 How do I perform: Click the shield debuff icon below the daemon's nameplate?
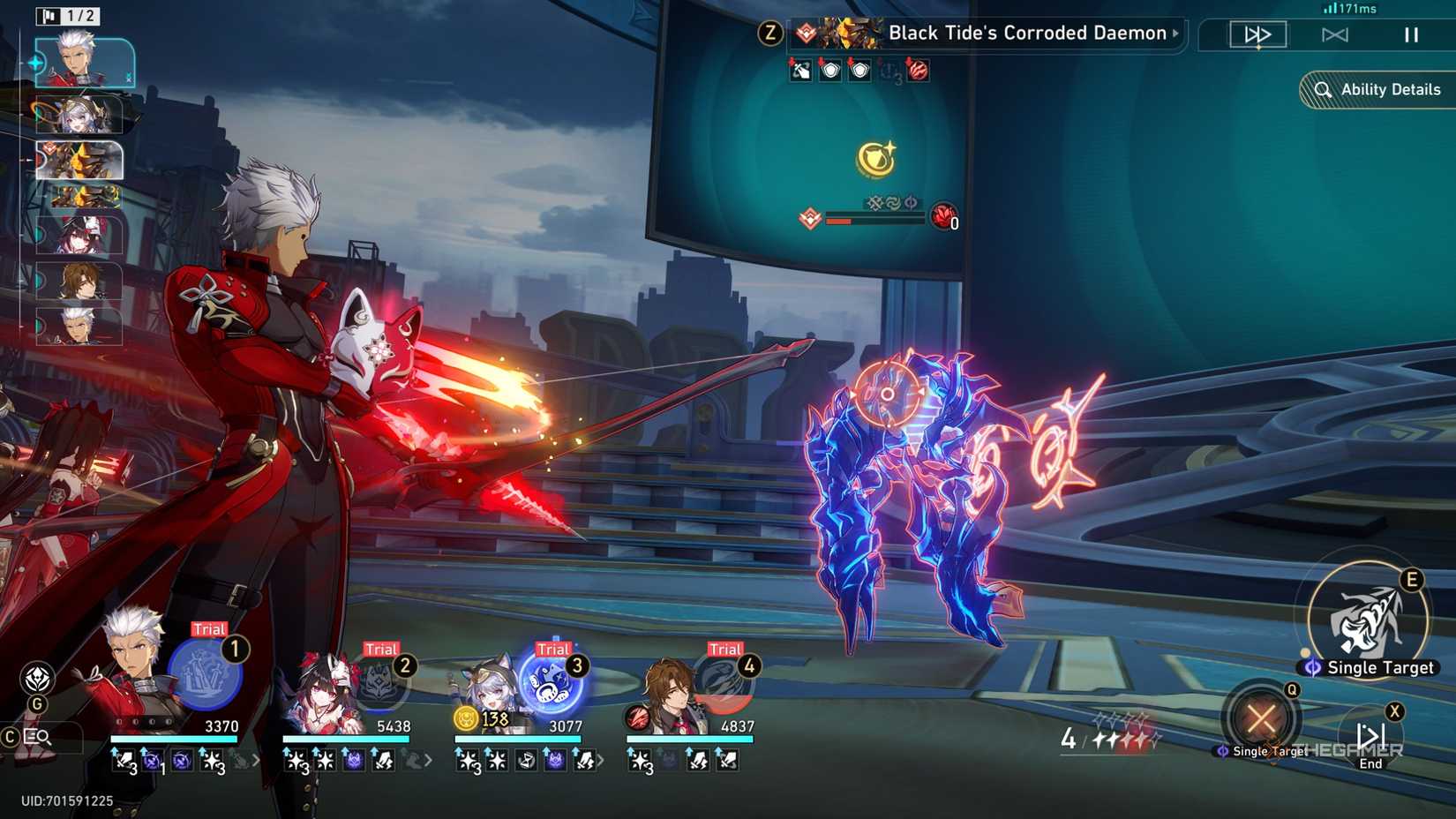(x=828, y=71)
